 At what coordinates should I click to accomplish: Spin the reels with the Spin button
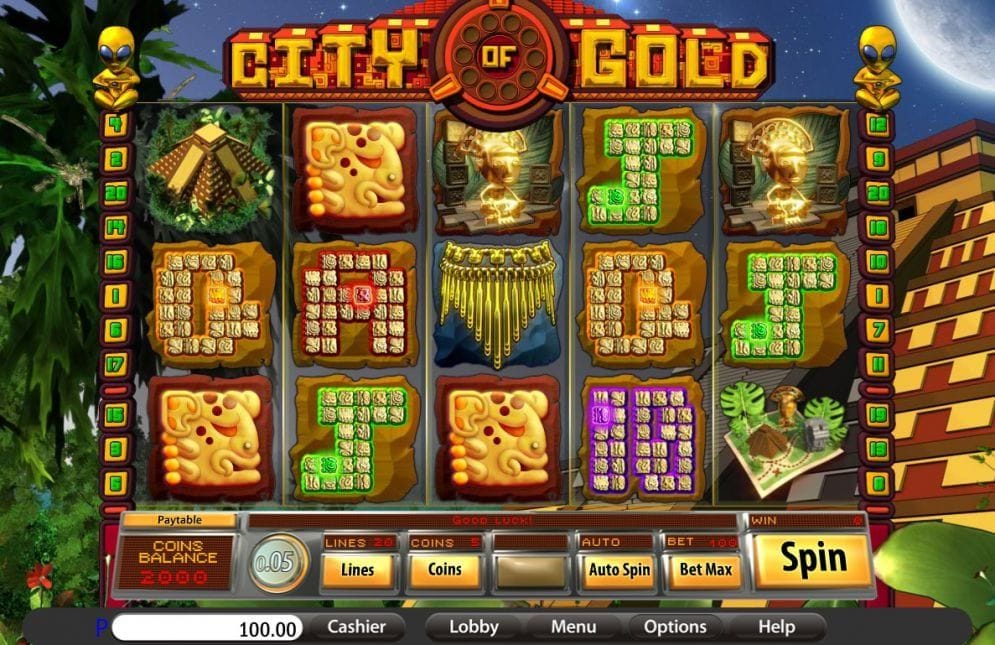pyautogui.click(x=813, y=560)
